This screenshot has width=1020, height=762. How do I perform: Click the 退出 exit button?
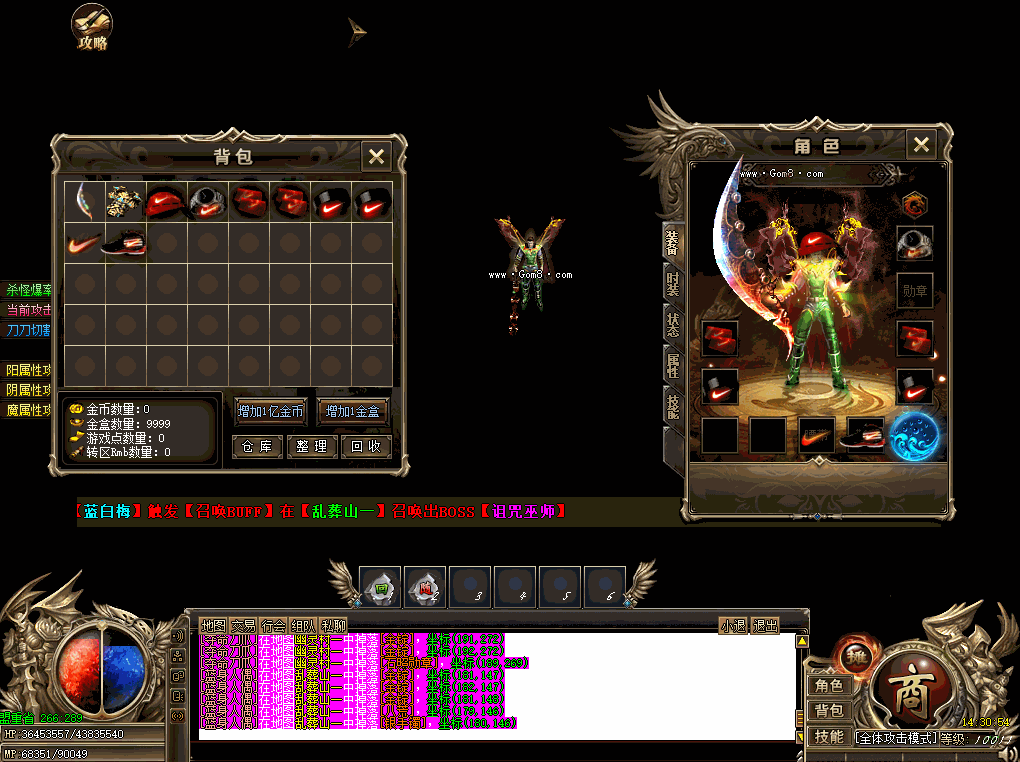765,626
